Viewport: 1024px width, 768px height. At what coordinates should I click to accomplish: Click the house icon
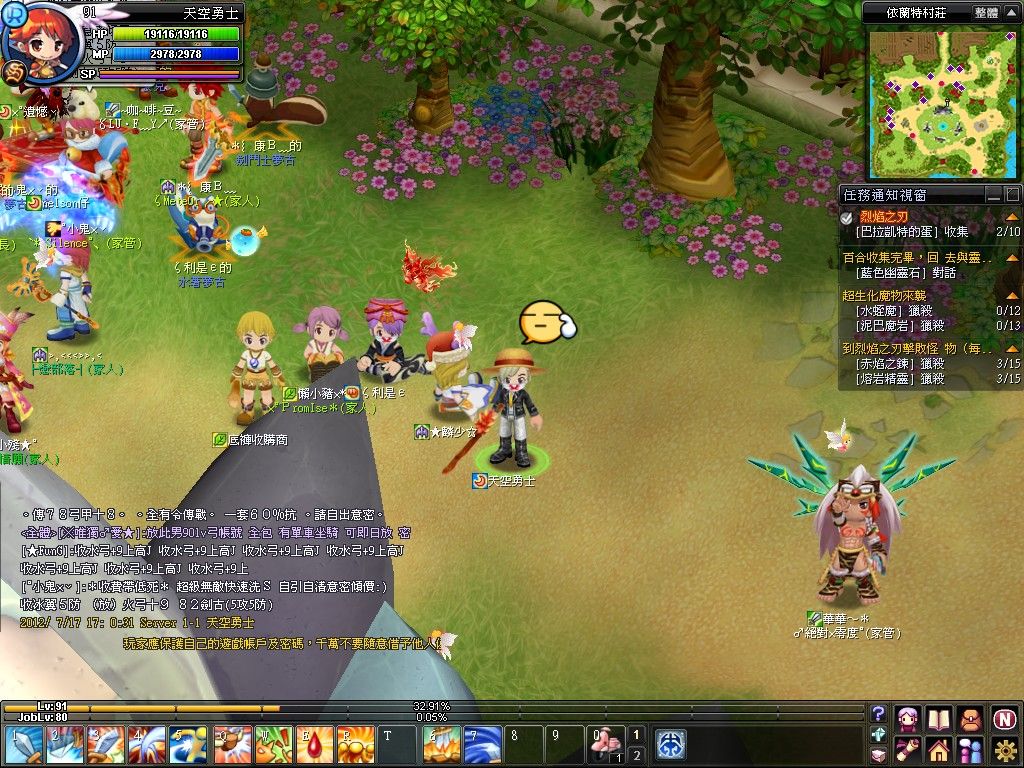[938, 749]
